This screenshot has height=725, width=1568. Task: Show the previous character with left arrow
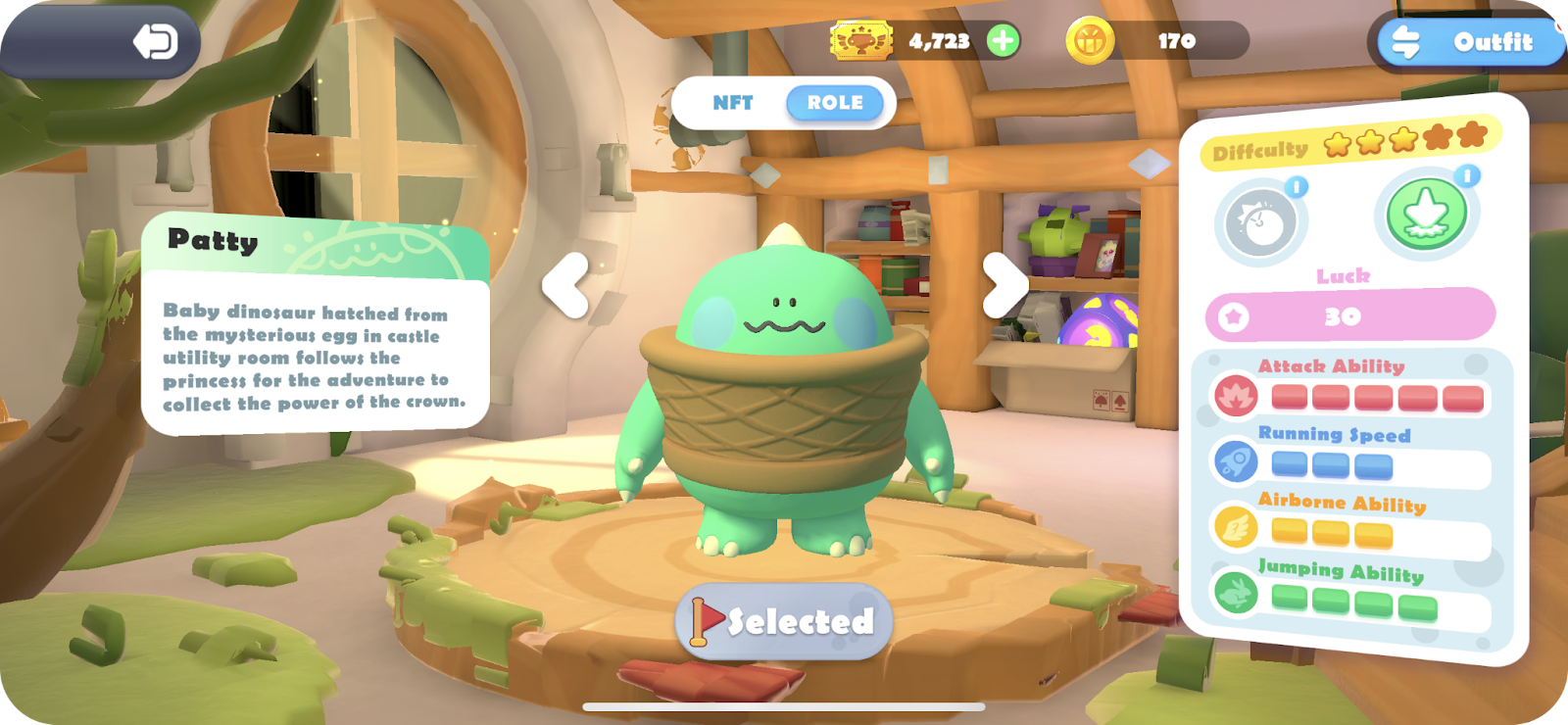566,286
